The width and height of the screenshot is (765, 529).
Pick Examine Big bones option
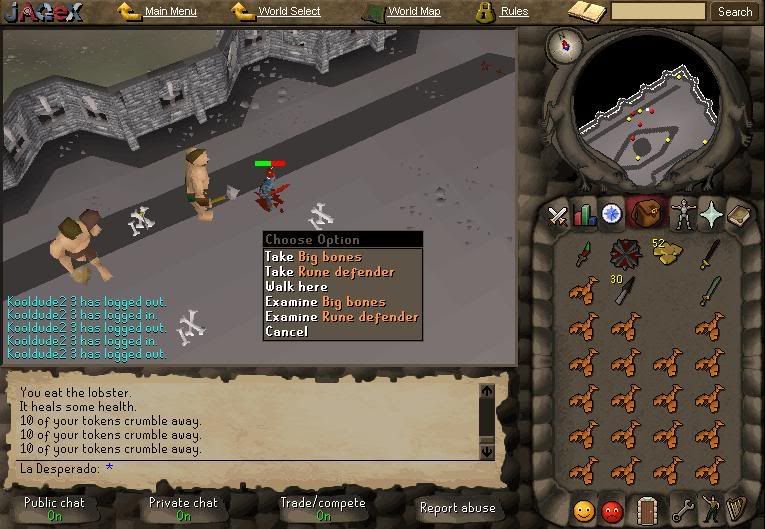click(x=325, y=302)
